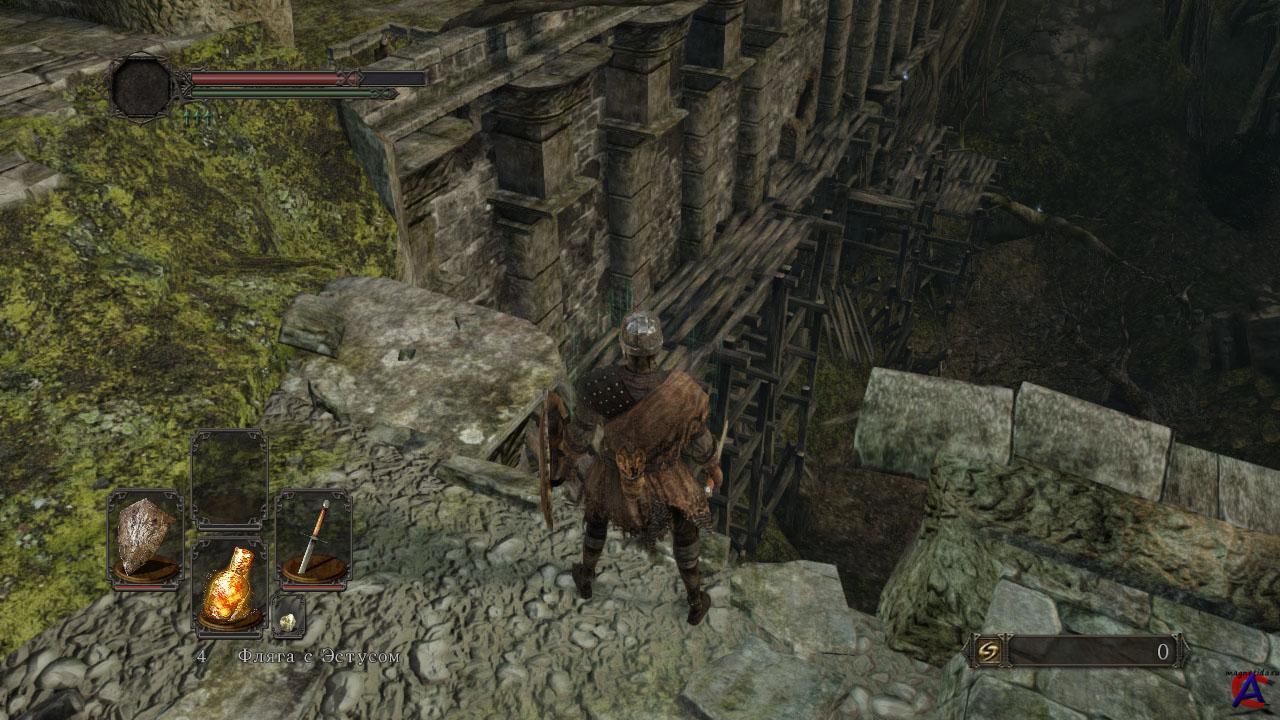The height and width of the screenshot is (720, 1280).
Task: Select the small next-item slot beside the flask
Action: click(288, 616)
